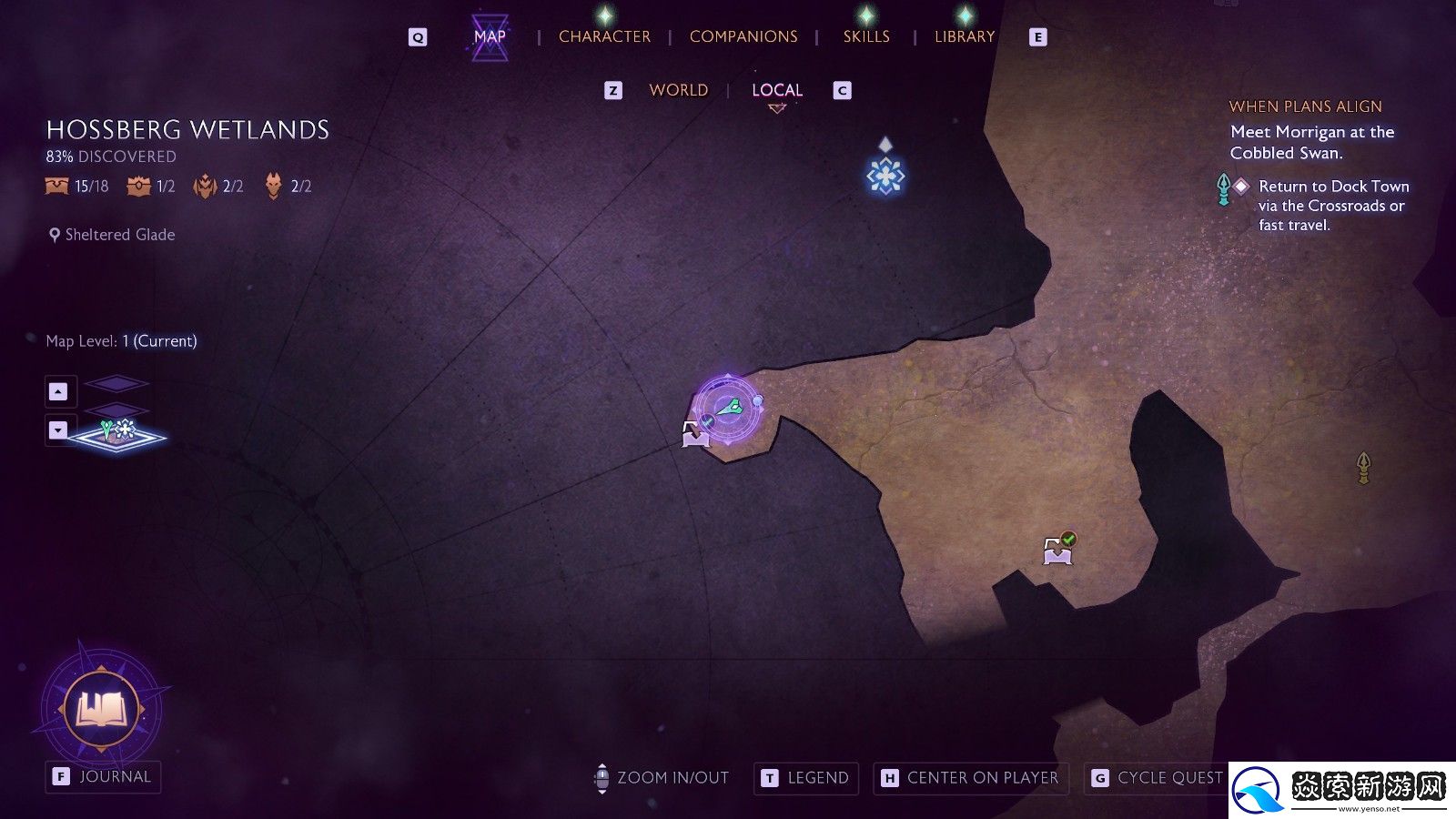The height and width of the screenshot is (819, 1456).
Task: Click the chest marker beside the player
Action: coord(695,434)
